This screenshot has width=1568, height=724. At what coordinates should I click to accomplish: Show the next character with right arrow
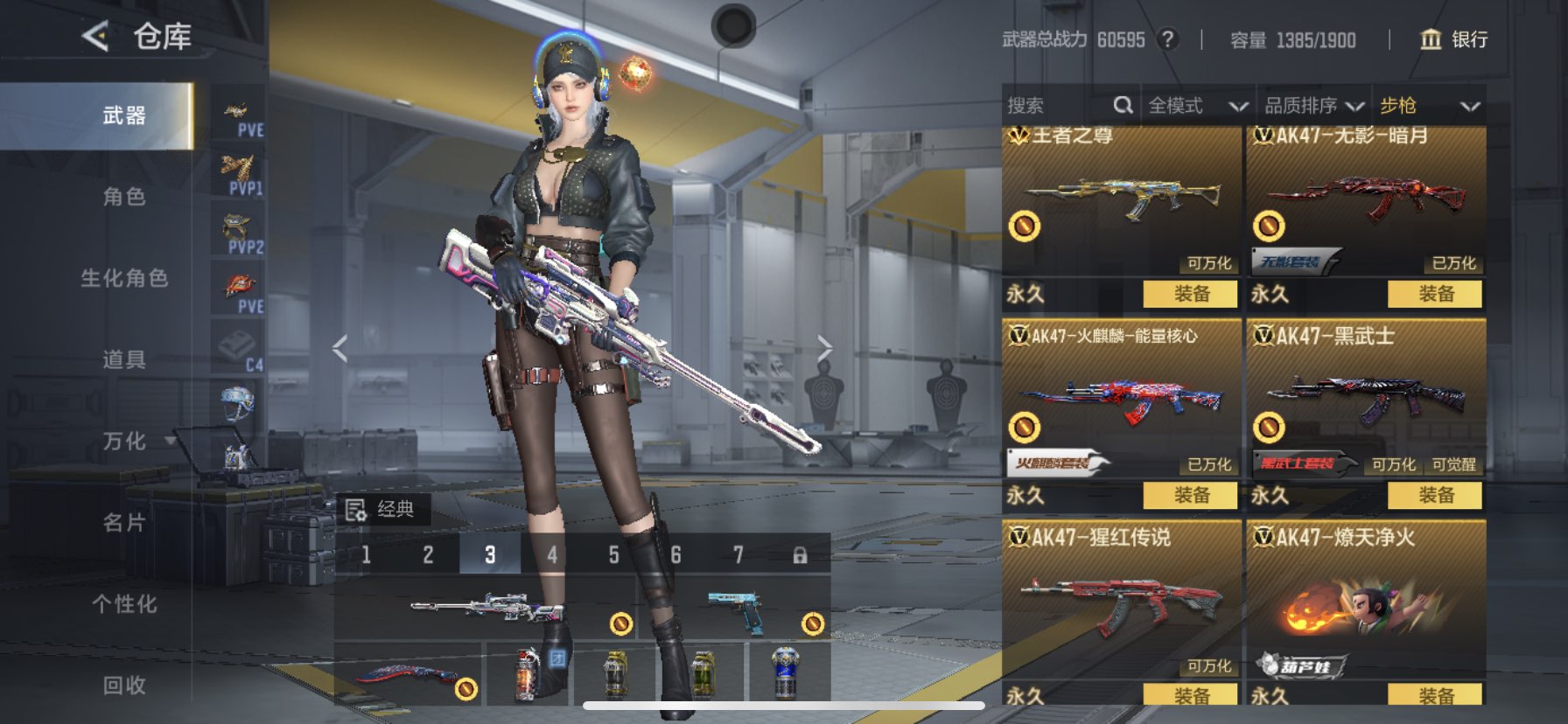point(824,349)
